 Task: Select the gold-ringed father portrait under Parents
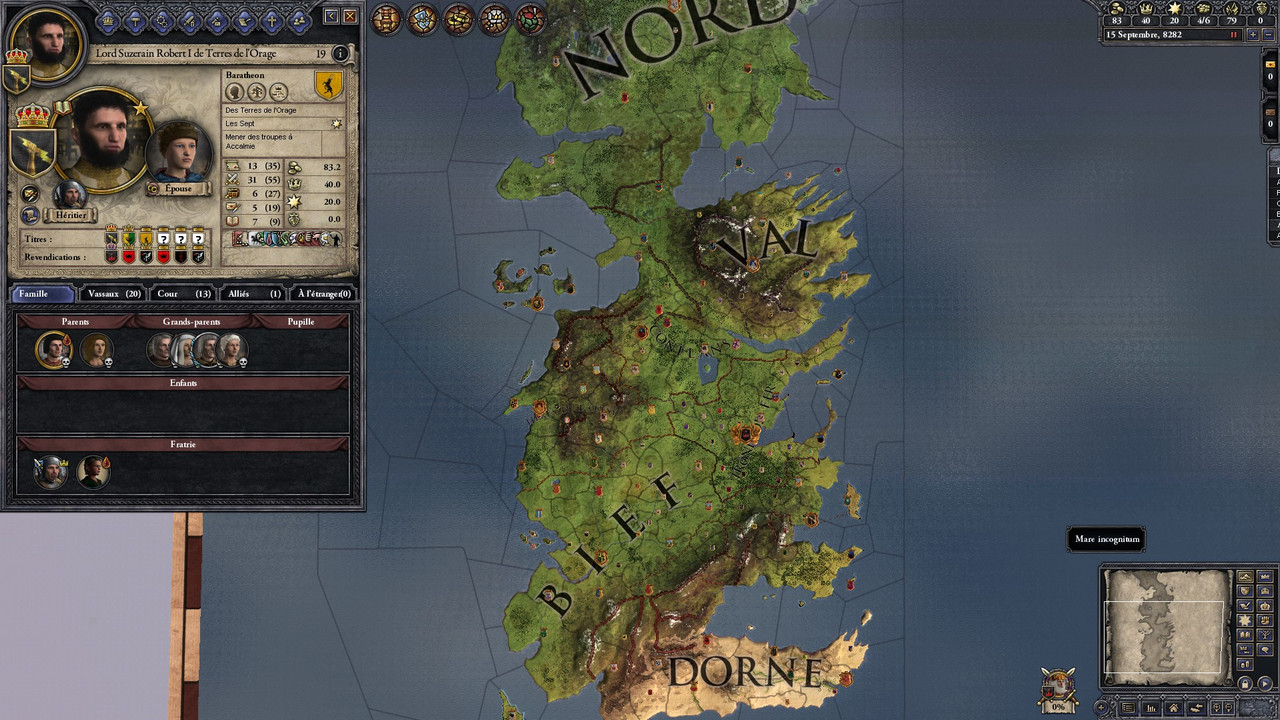click(52, 349)
